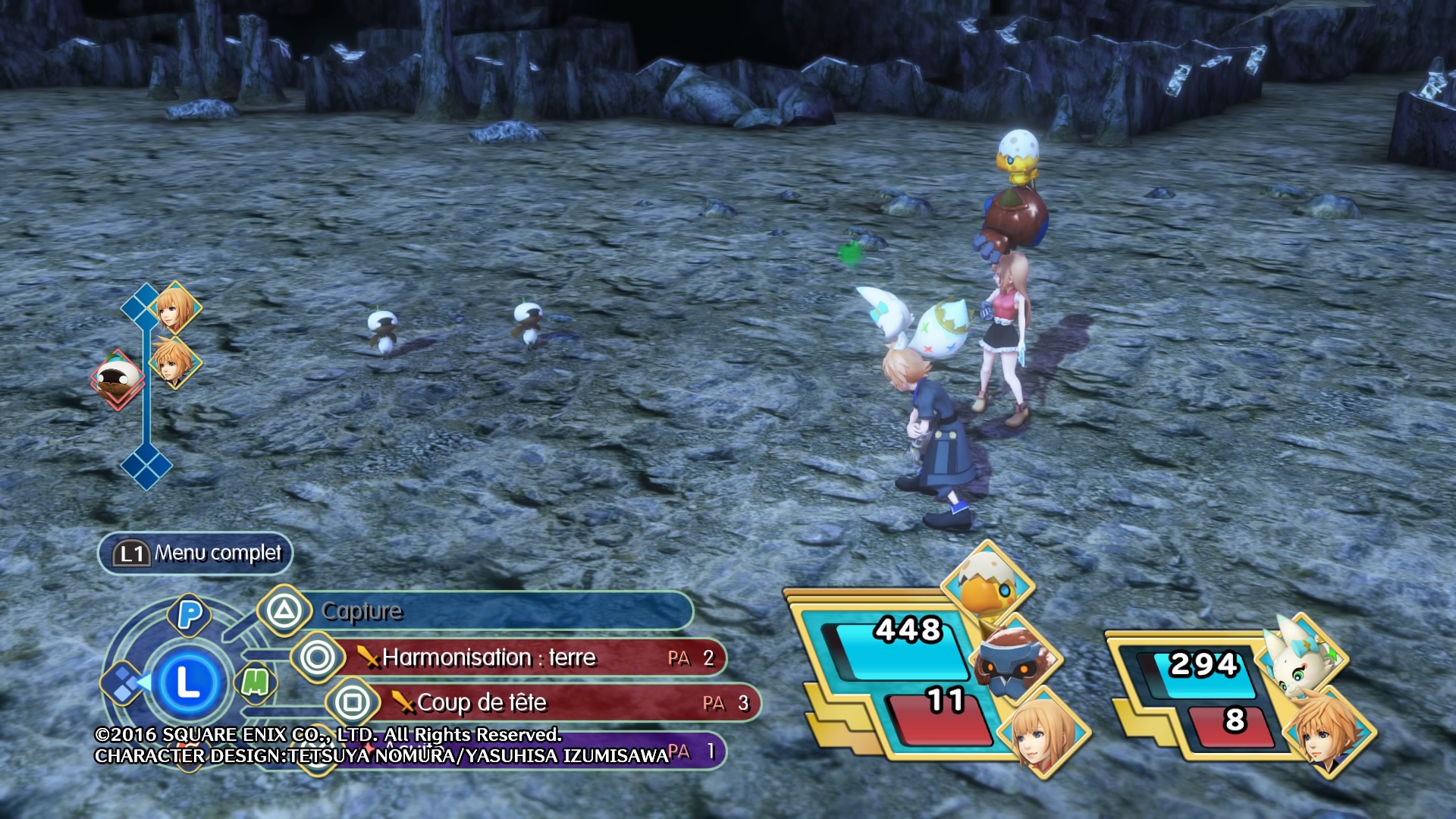Click the glowing blue L circle
Viewport: 1456px width, 819px height.
[x=187, y=683]
